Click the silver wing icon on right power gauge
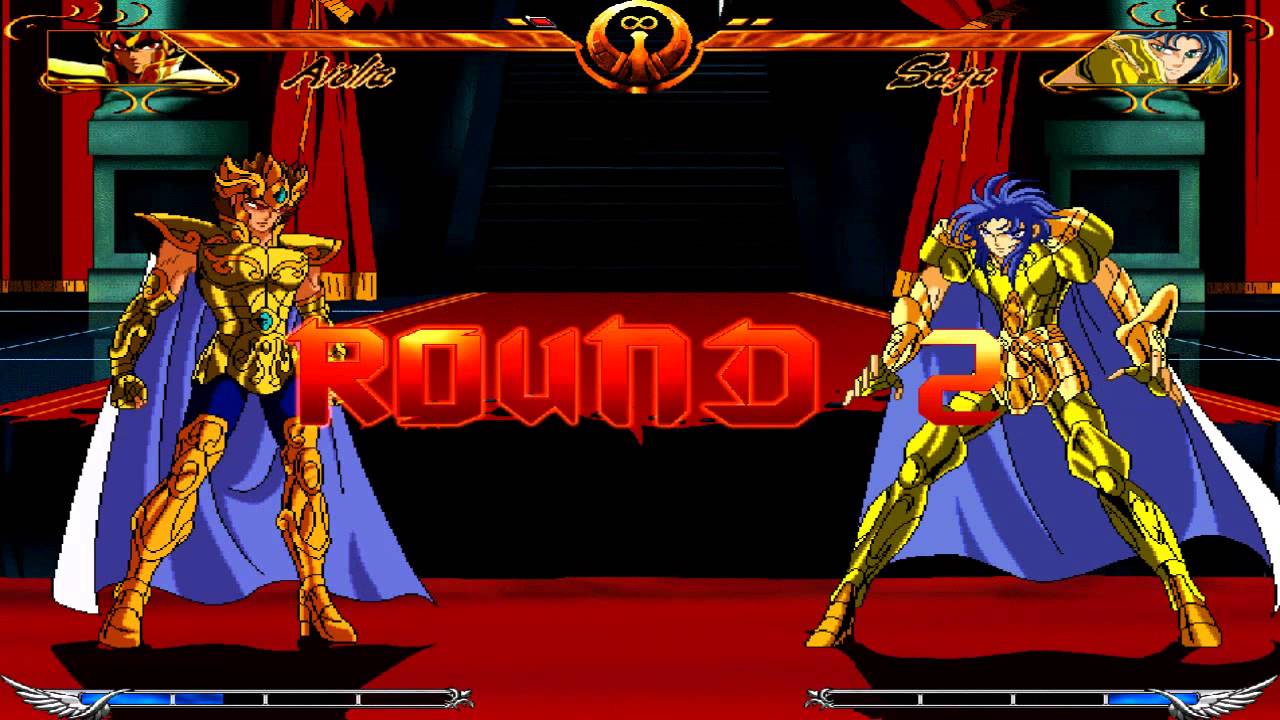This screenshot has height=720, width=1280. click(x=1232, y=698)
